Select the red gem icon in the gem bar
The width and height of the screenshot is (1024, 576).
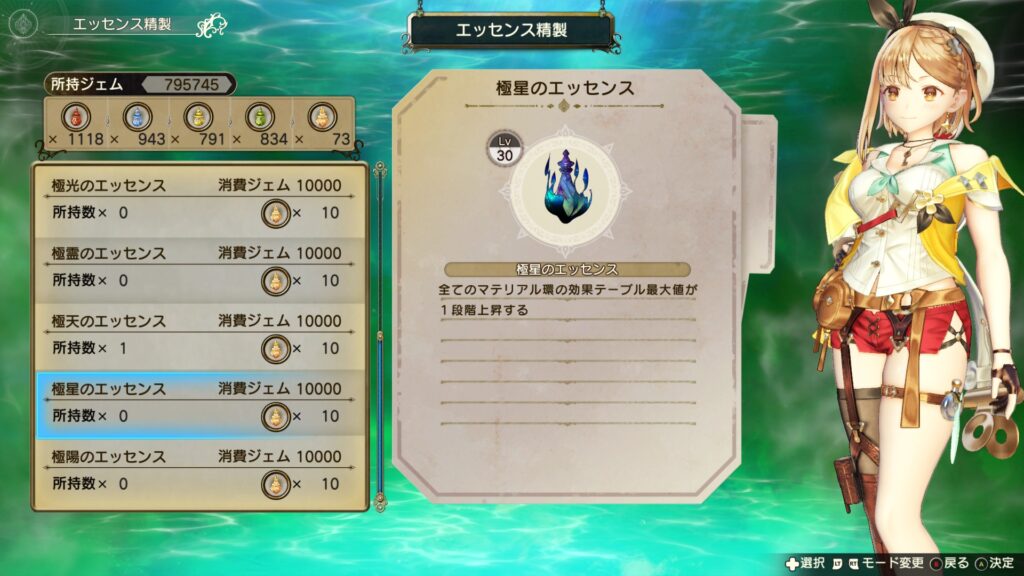coord(74,116)
